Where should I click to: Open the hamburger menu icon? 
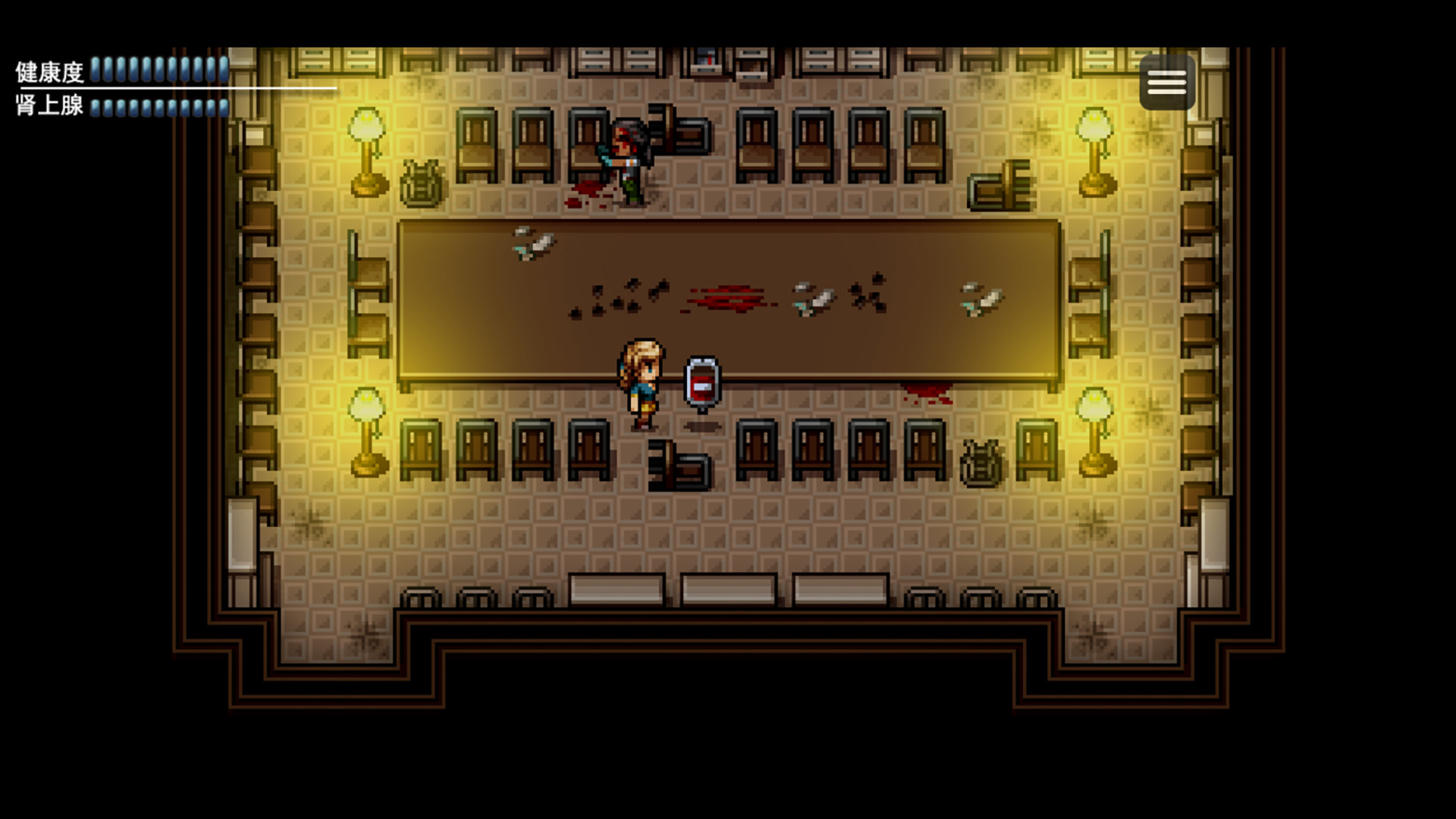(x=1166, y=82)
